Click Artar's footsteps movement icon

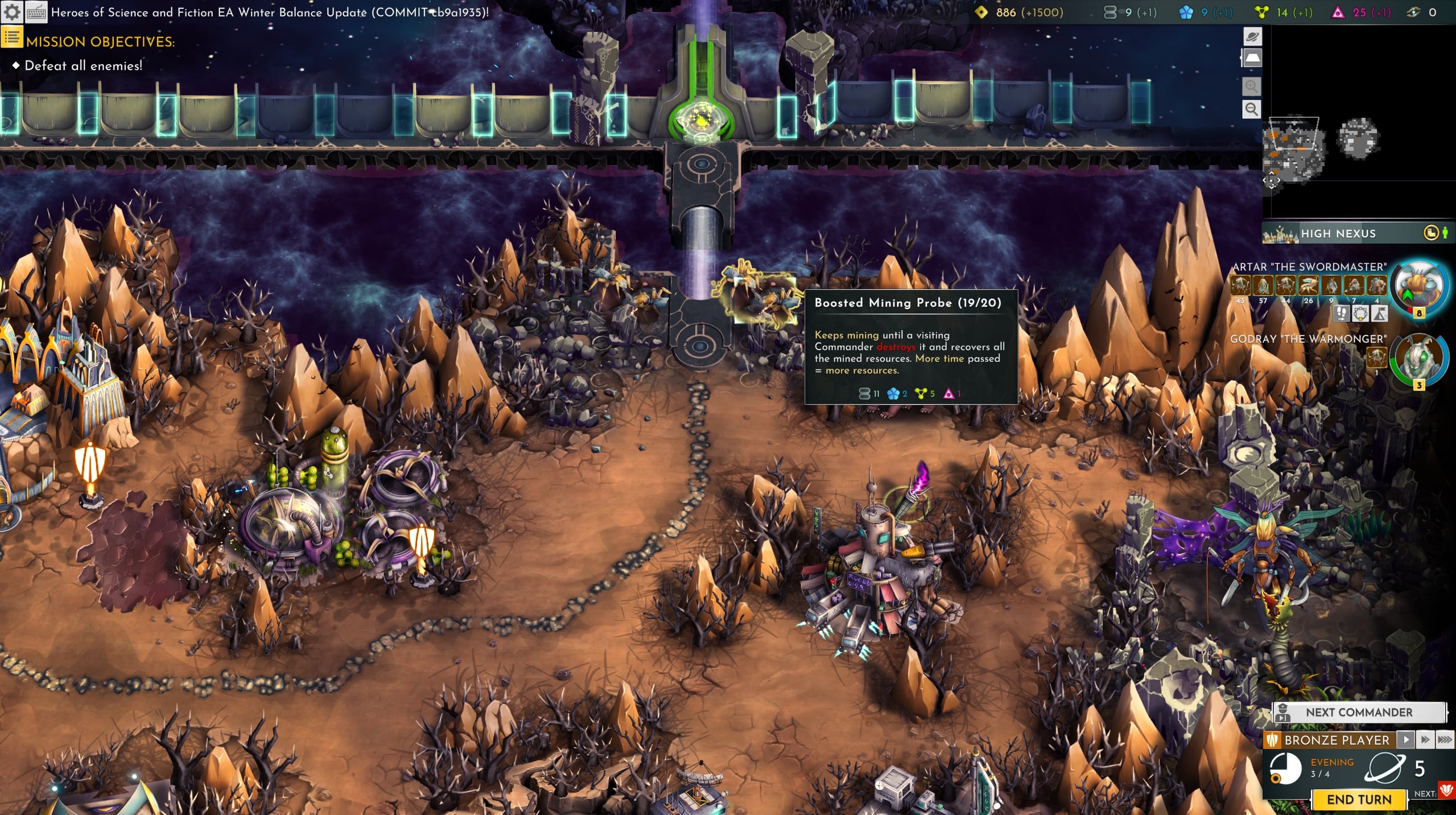tap(1342, 313)
